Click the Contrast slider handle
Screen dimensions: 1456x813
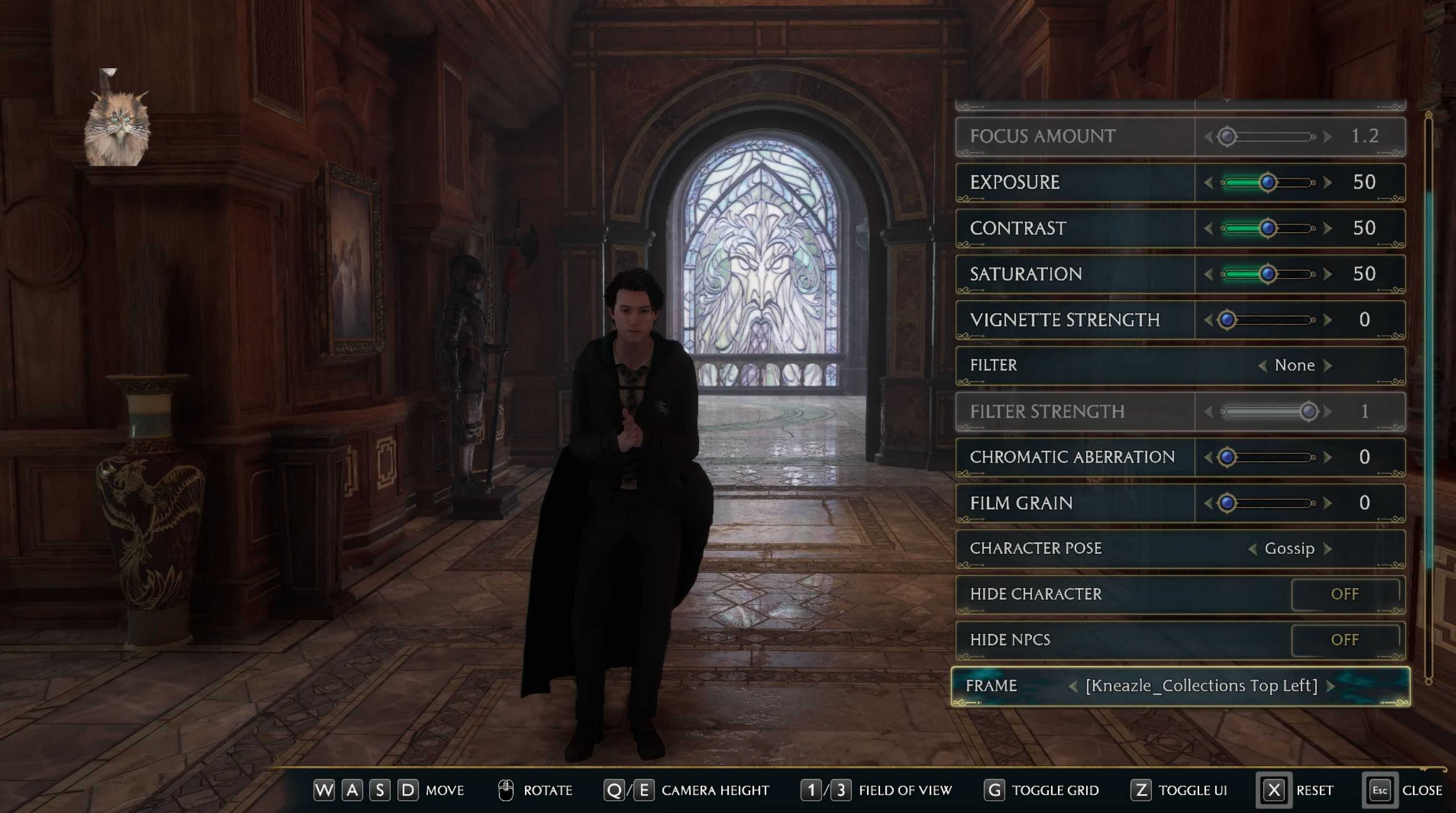click(1268, 229)
